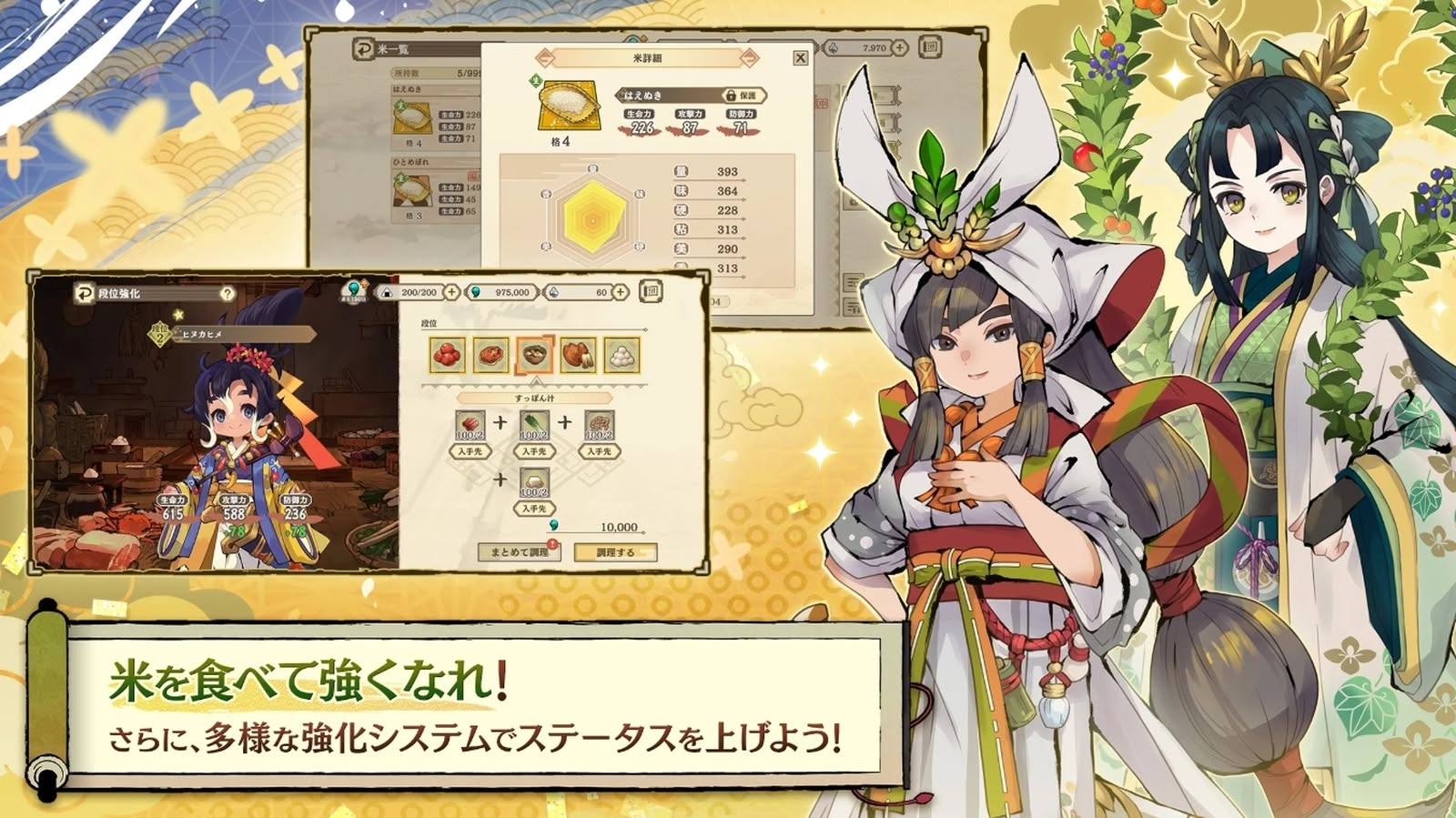Open the menu icon beside the gem counter
The height and width of the screenshot is (818, 1456).
pos(650,292)
